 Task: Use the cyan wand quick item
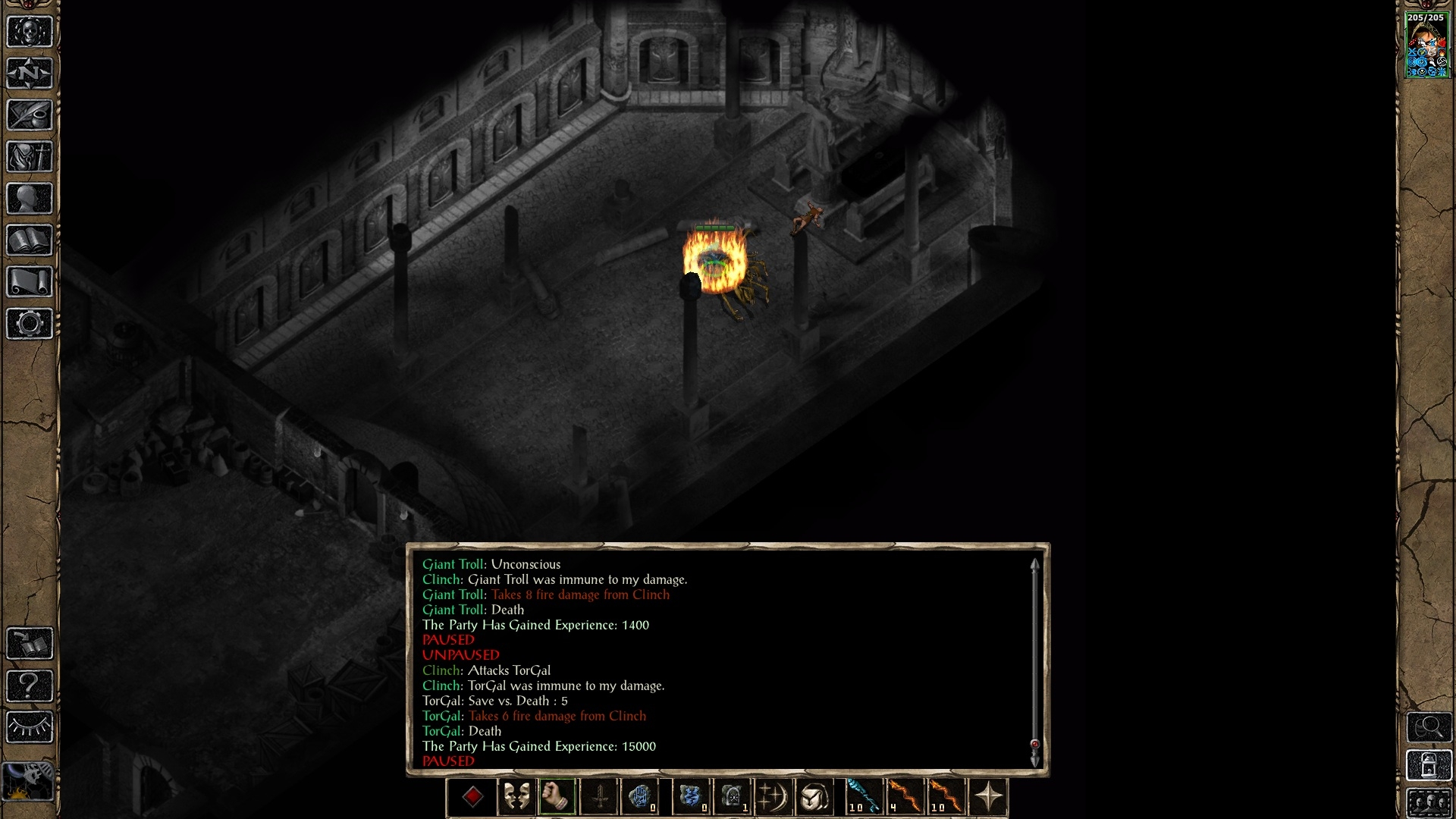(x=863, y=797)
